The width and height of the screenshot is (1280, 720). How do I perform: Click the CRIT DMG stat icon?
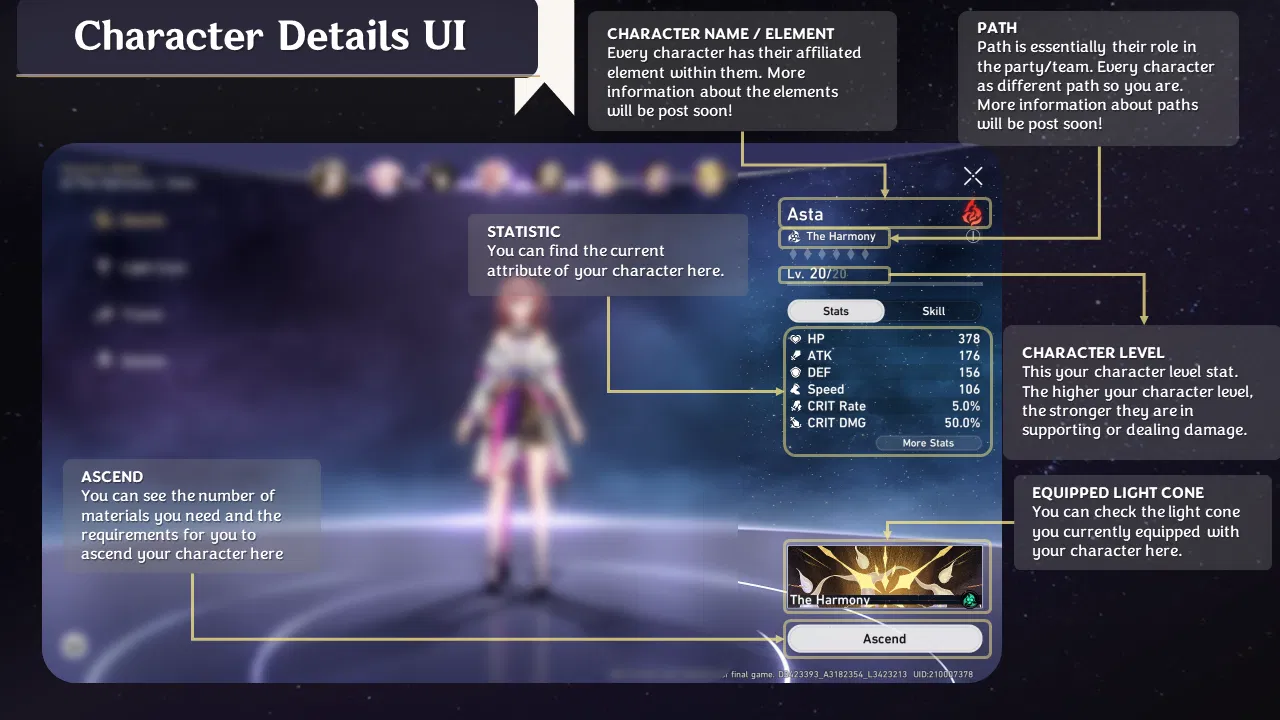point(797,422)
